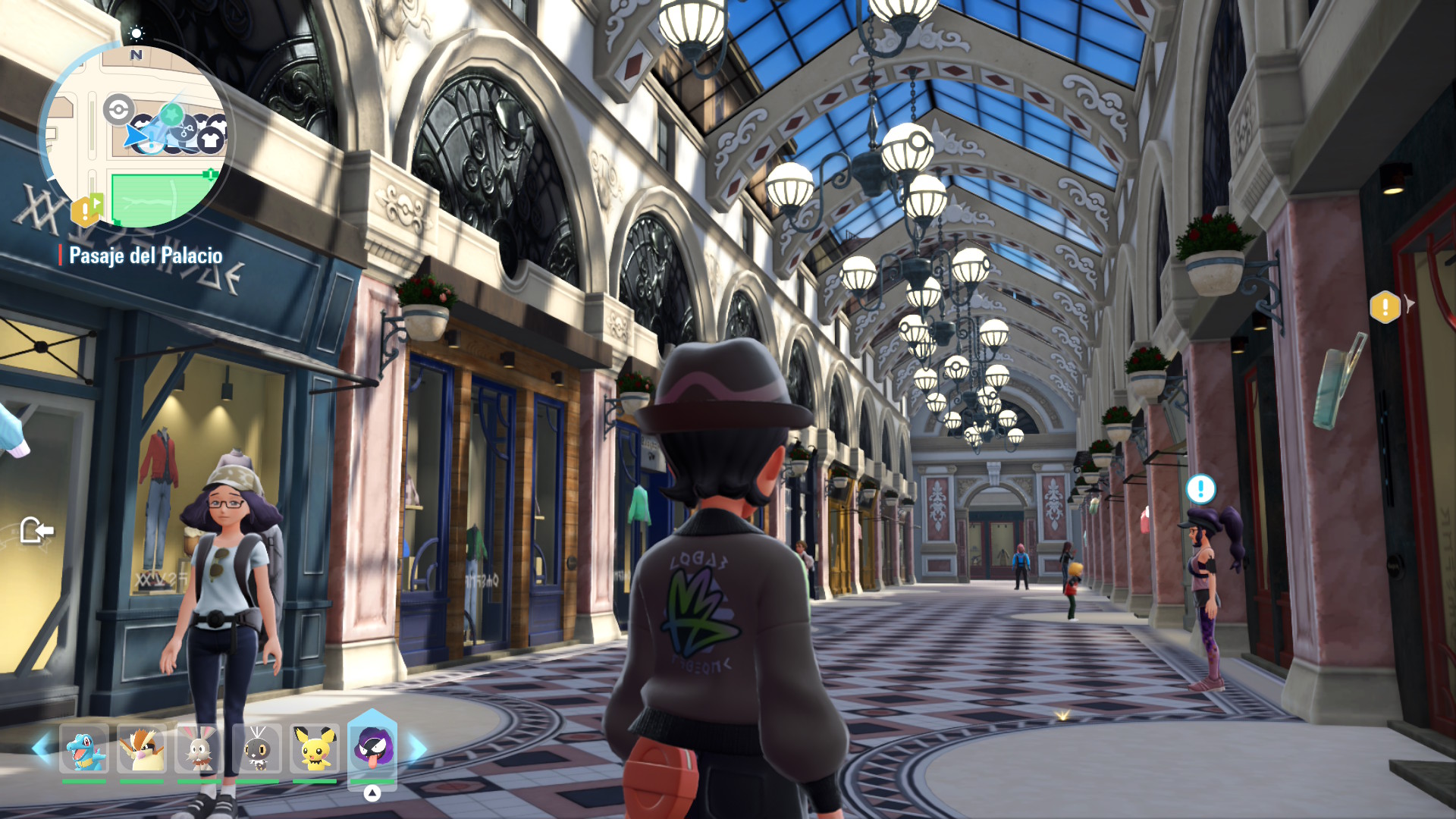Select the Totodile party thumbnail
Screen dimensions: 1456x819
point(84,750)
